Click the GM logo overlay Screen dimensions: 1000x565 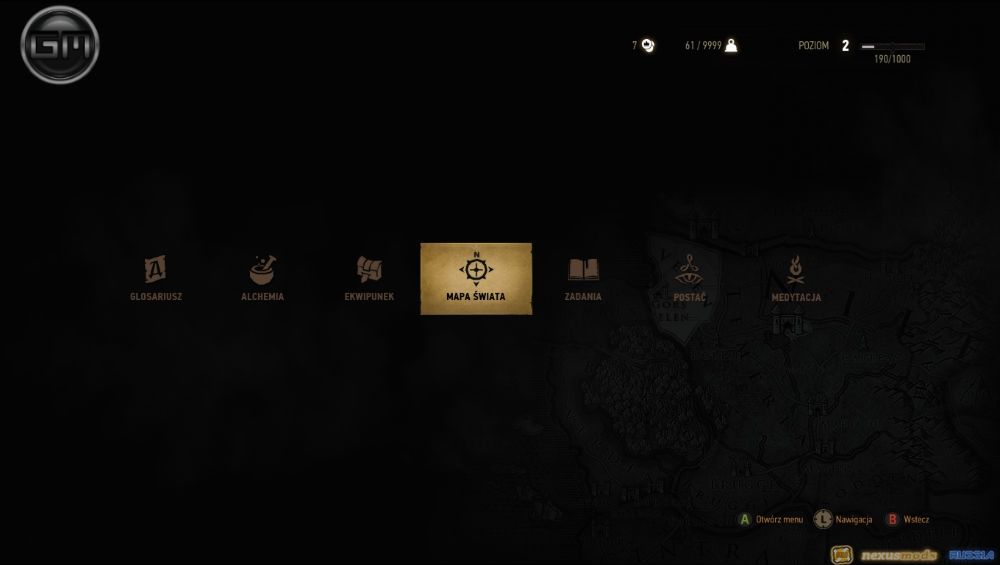coord(60,46)
